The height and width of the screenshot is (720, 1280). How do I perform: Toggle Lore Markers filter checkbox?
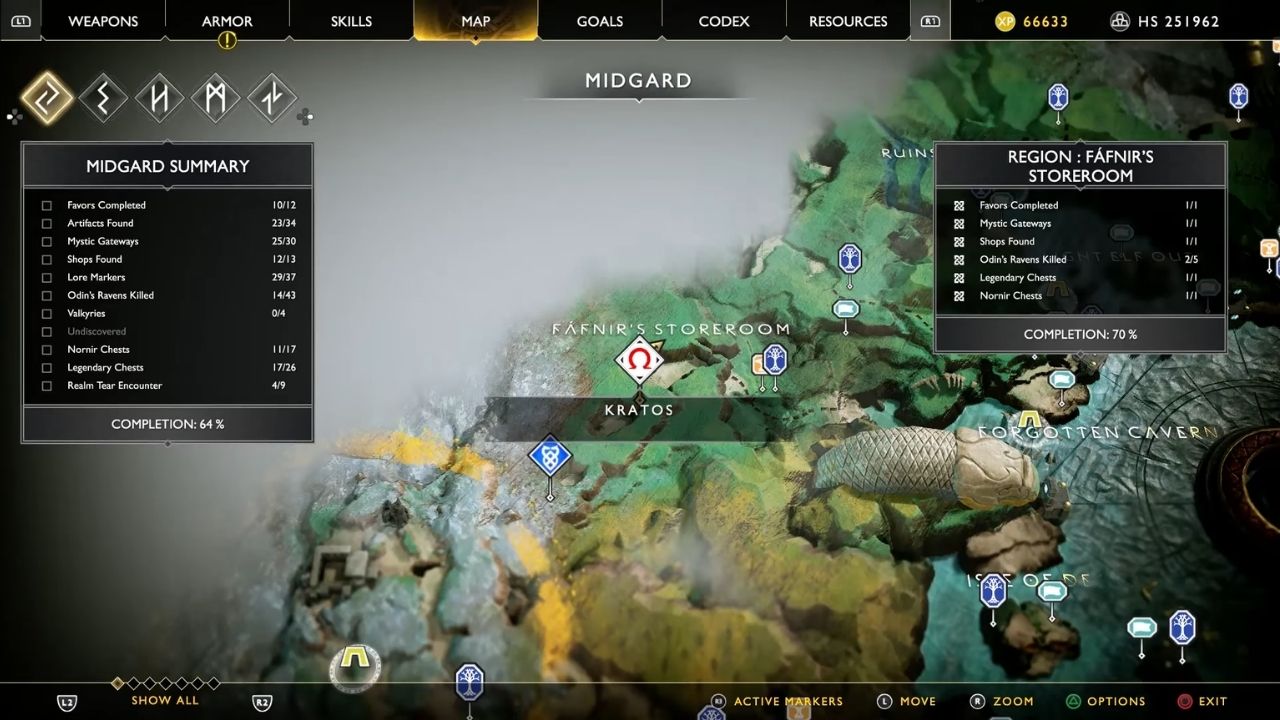pos(47,278)
